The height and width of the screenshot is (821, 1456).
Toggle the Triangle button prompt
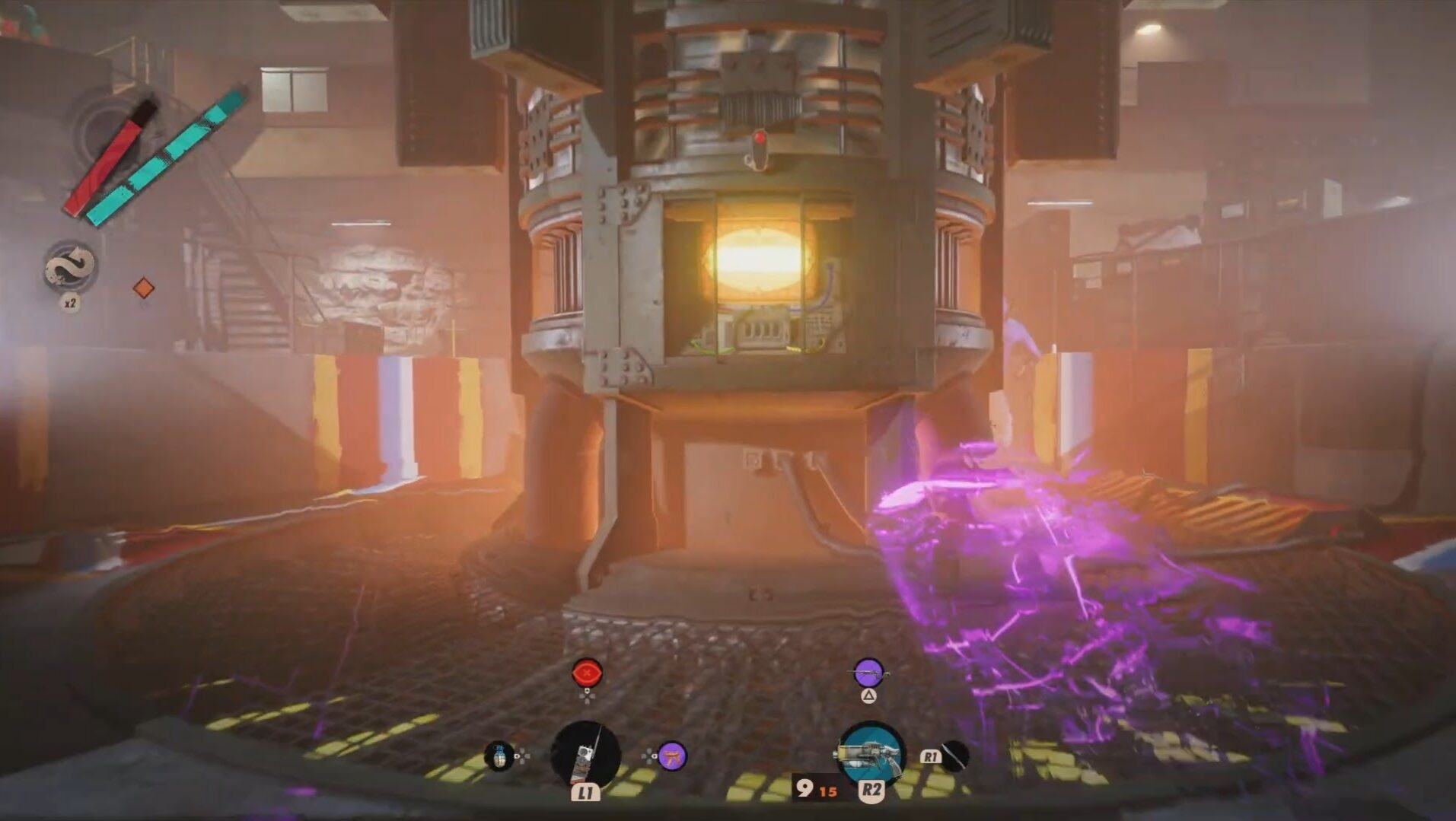[x=869, y=696]
